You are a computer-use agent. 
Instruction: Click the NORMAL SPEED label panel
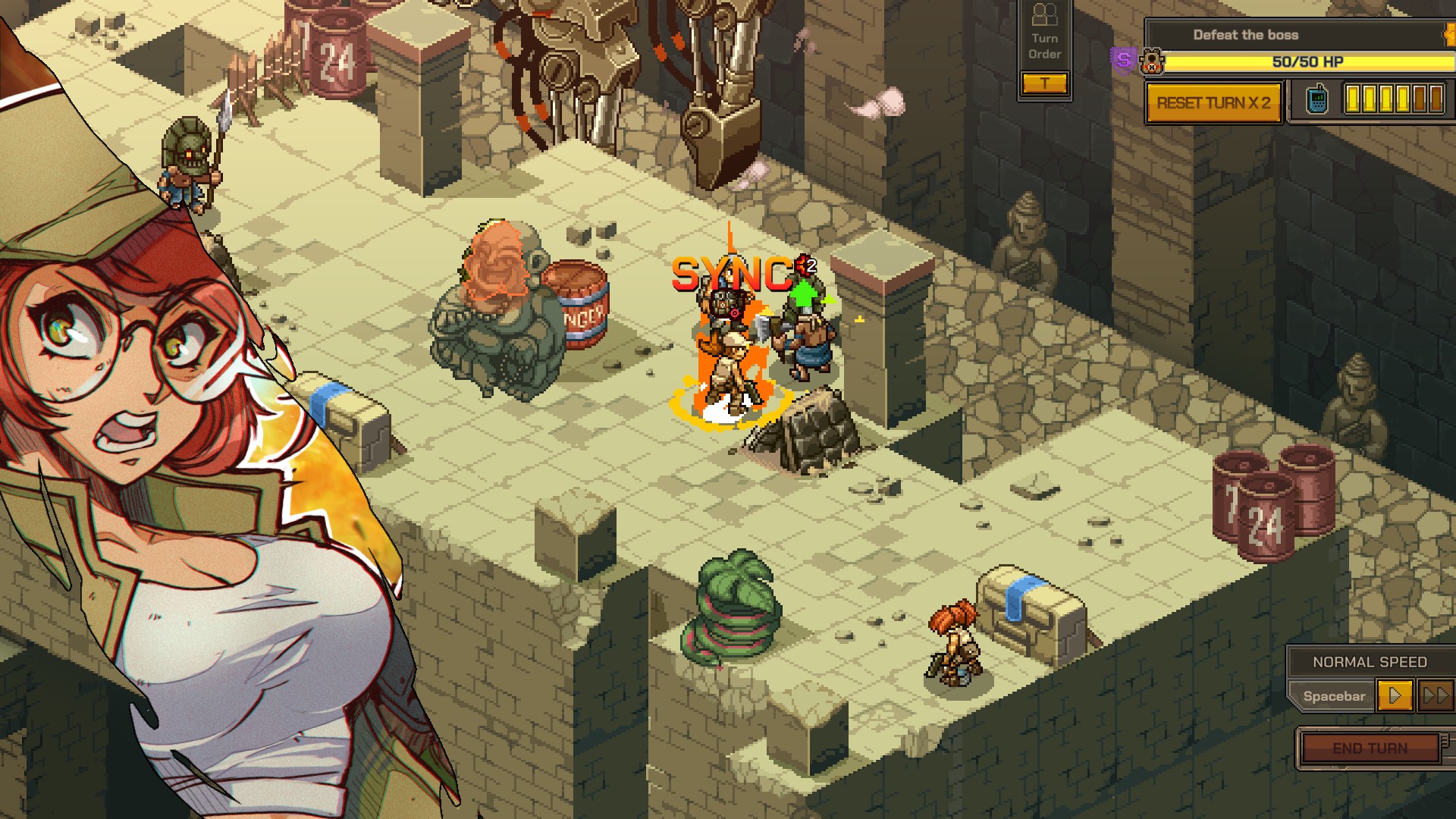pos(1370,661)
